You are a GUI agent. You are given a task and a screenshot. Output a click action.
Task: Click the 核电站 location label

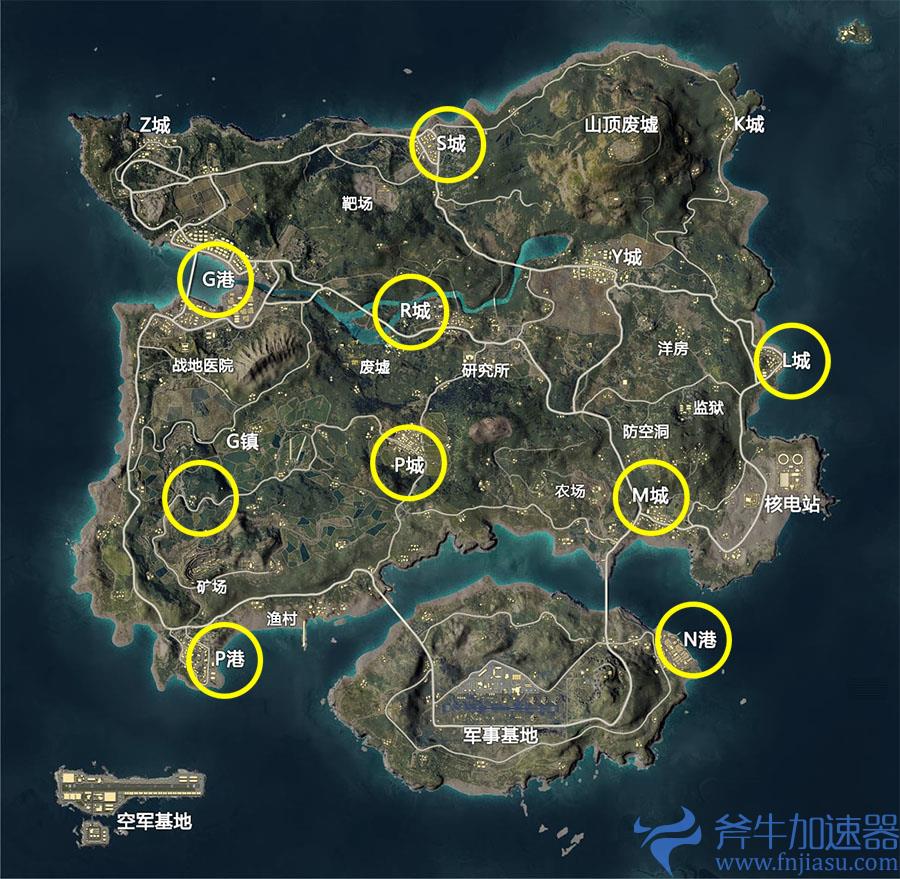791,504
